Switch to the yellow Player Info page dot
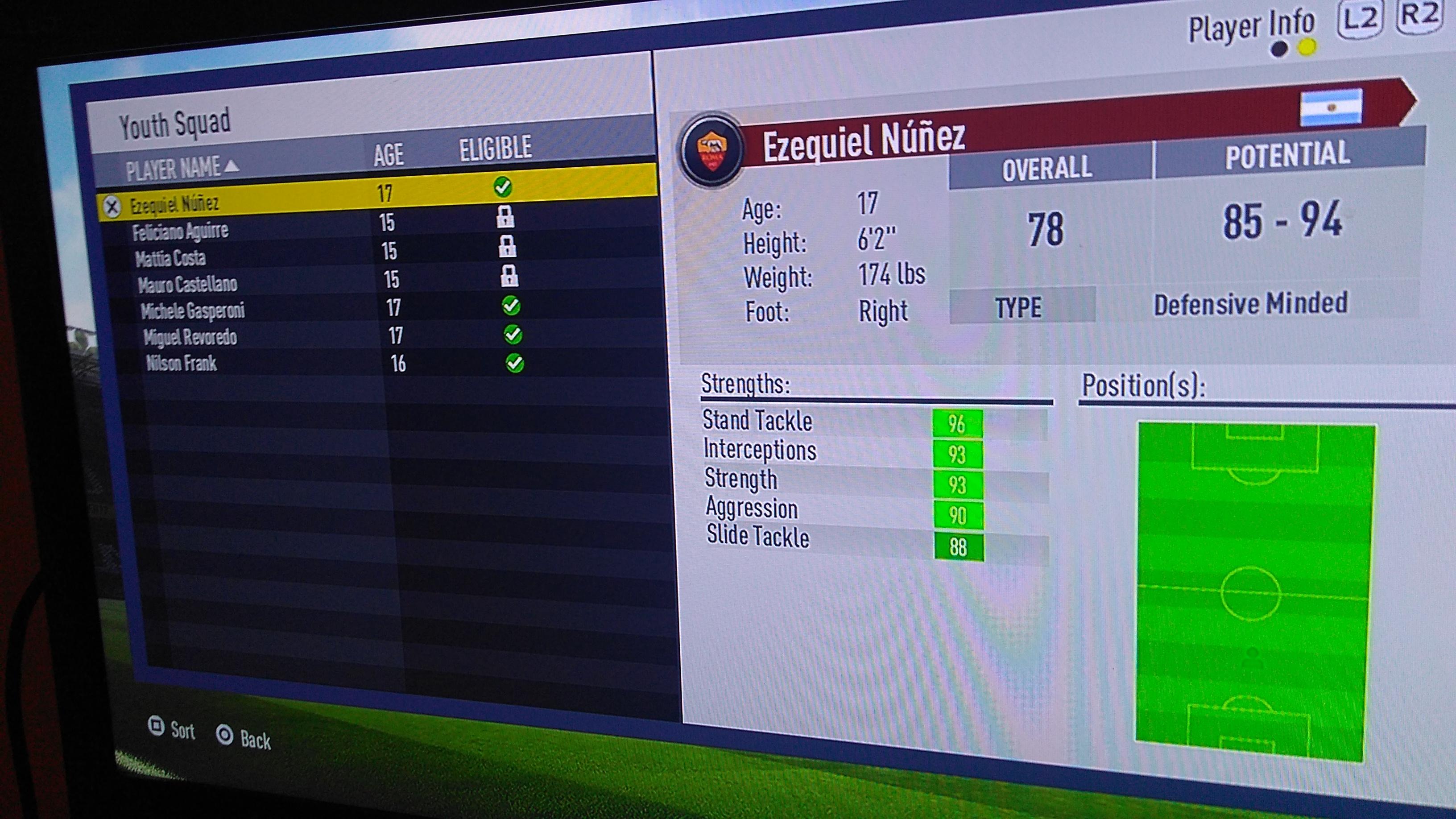The image size is (1456, 819). pyautogui.click(x=1306, y=47)
